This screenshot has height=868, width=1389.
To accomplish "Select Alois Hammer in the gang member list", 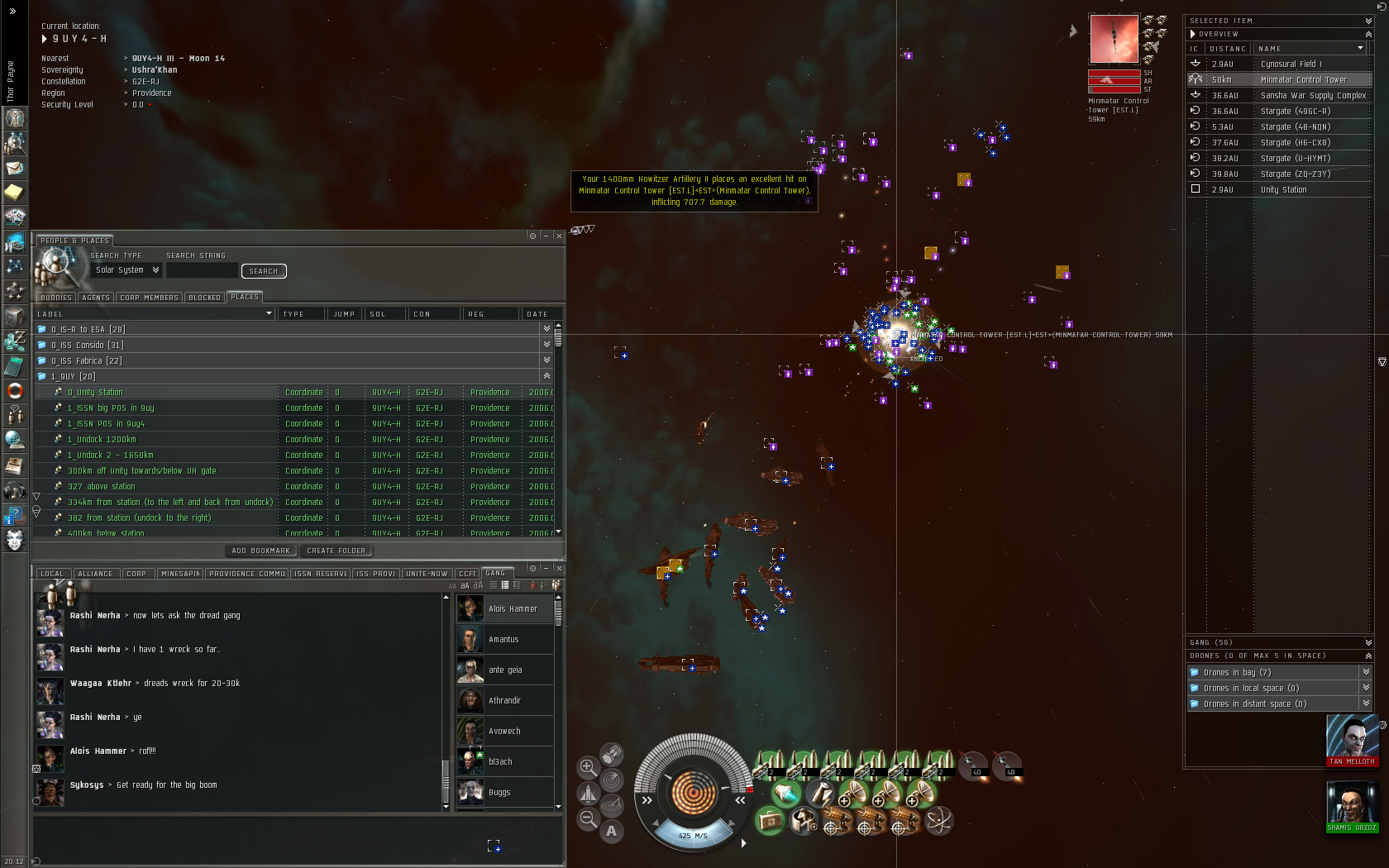I will point(513,609).
